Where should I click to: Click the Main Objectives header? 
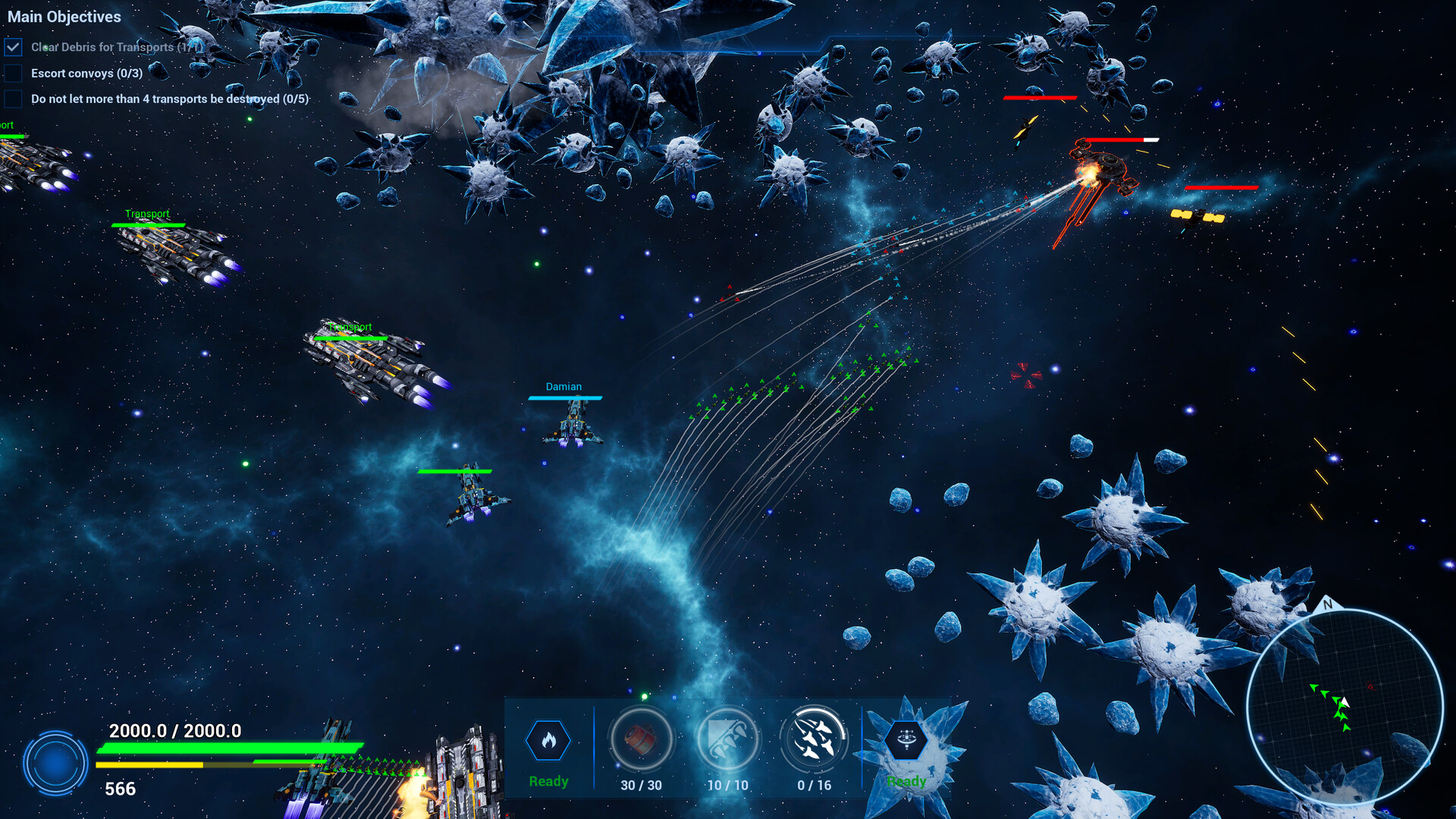pyautogui.click(x=64, y=17)
